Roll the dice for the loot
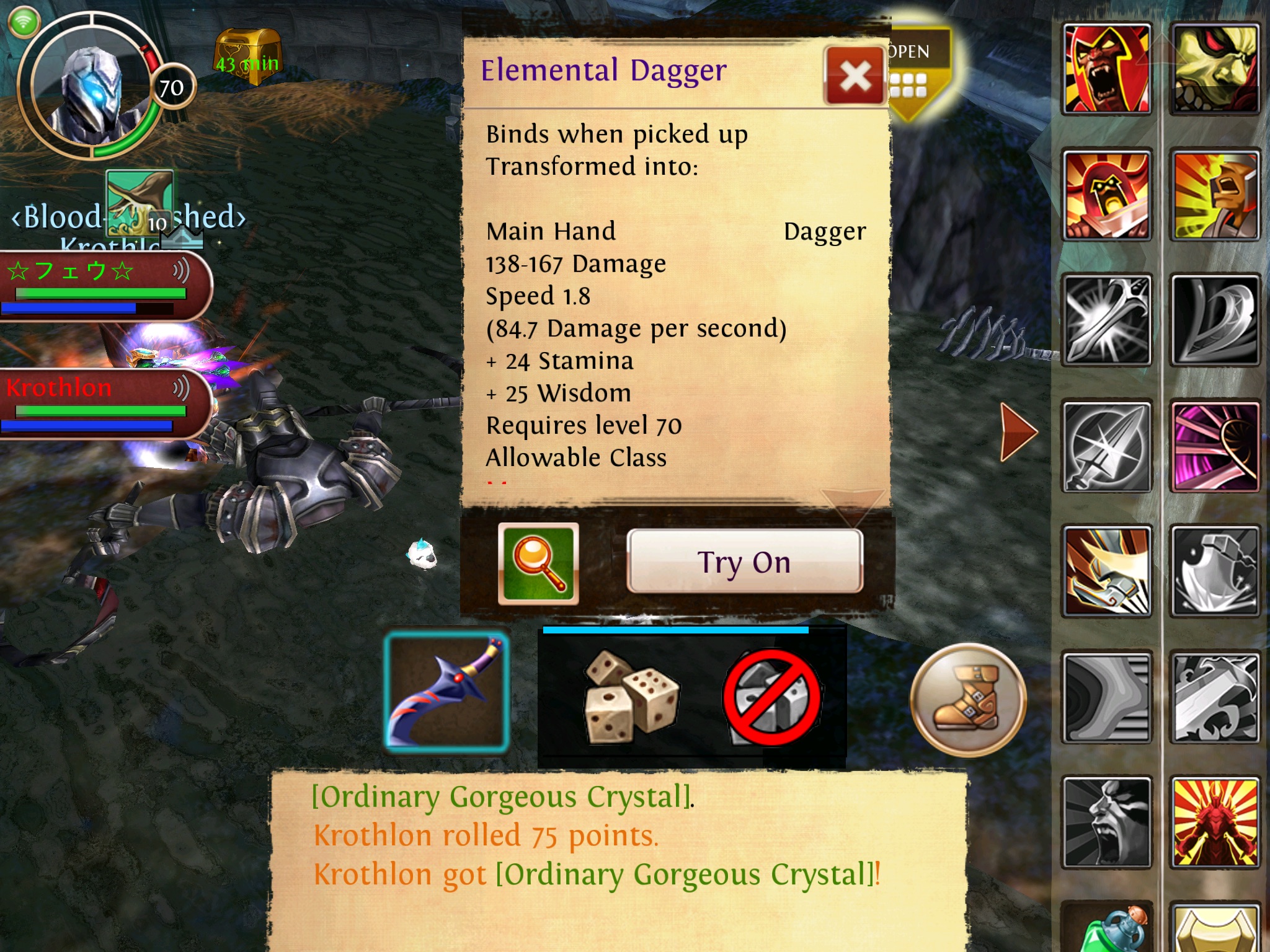The width and height of the screenshot is (1270, 952). point(631,697)
